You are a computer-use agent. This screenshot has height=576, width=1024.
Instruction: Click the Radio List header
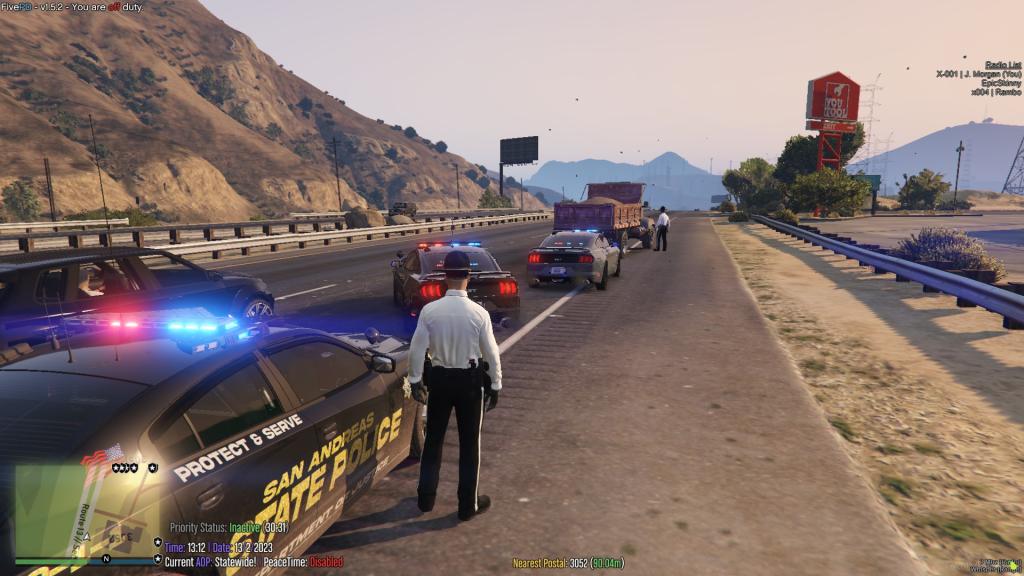[1002, 65]
